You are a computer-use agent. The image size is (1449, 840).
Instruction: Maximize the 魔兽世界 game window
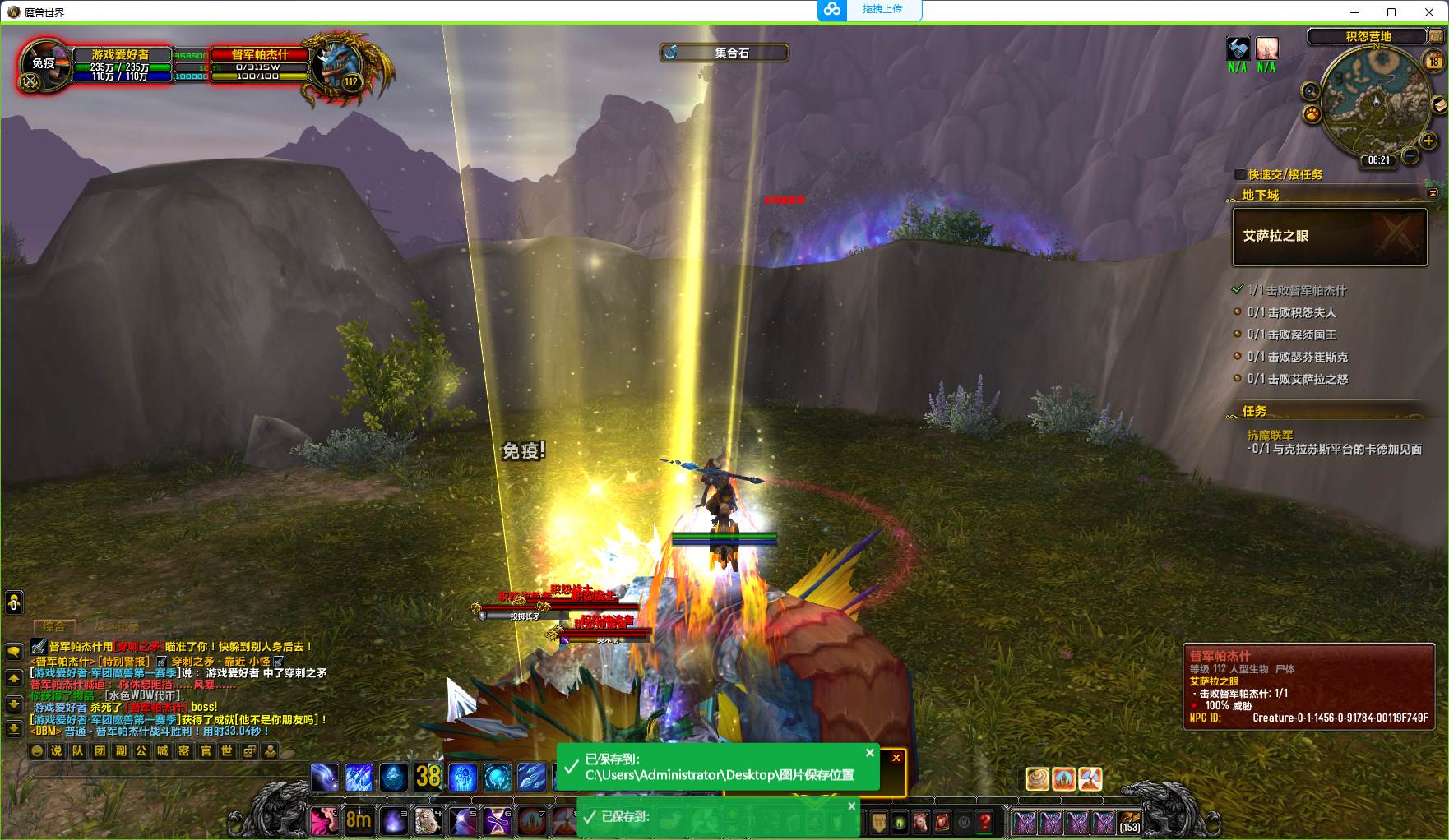point(1391,12)
